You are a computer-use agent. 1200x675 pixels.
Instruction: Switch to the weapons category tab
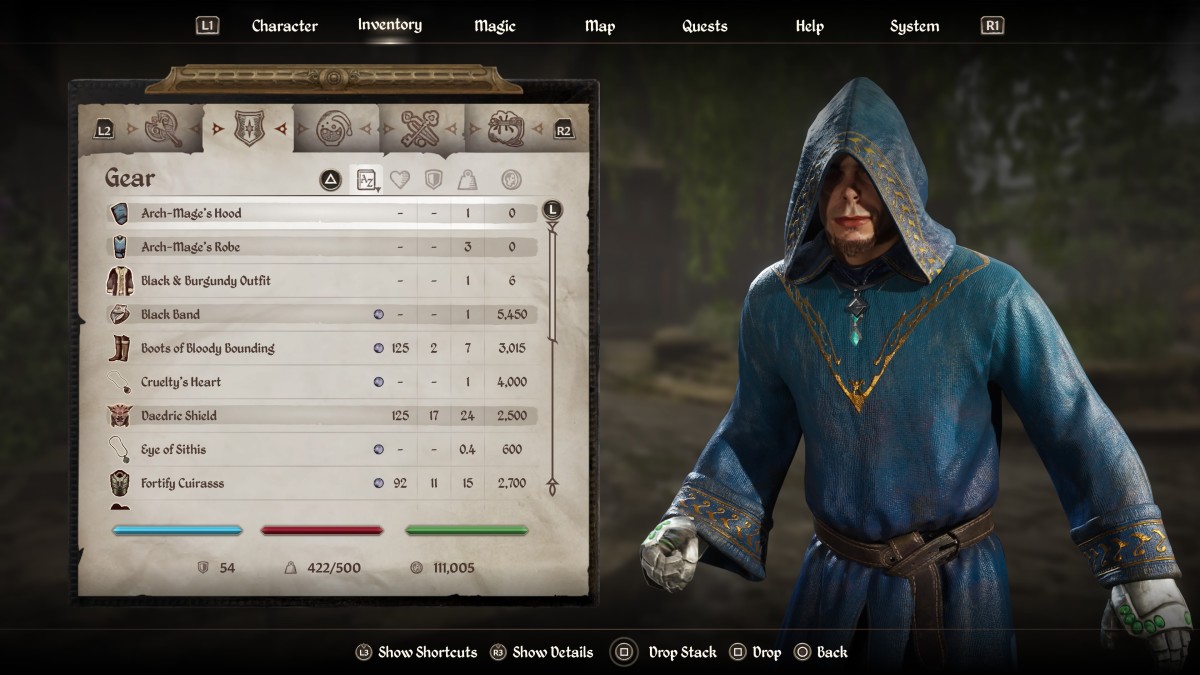point(162,128)
